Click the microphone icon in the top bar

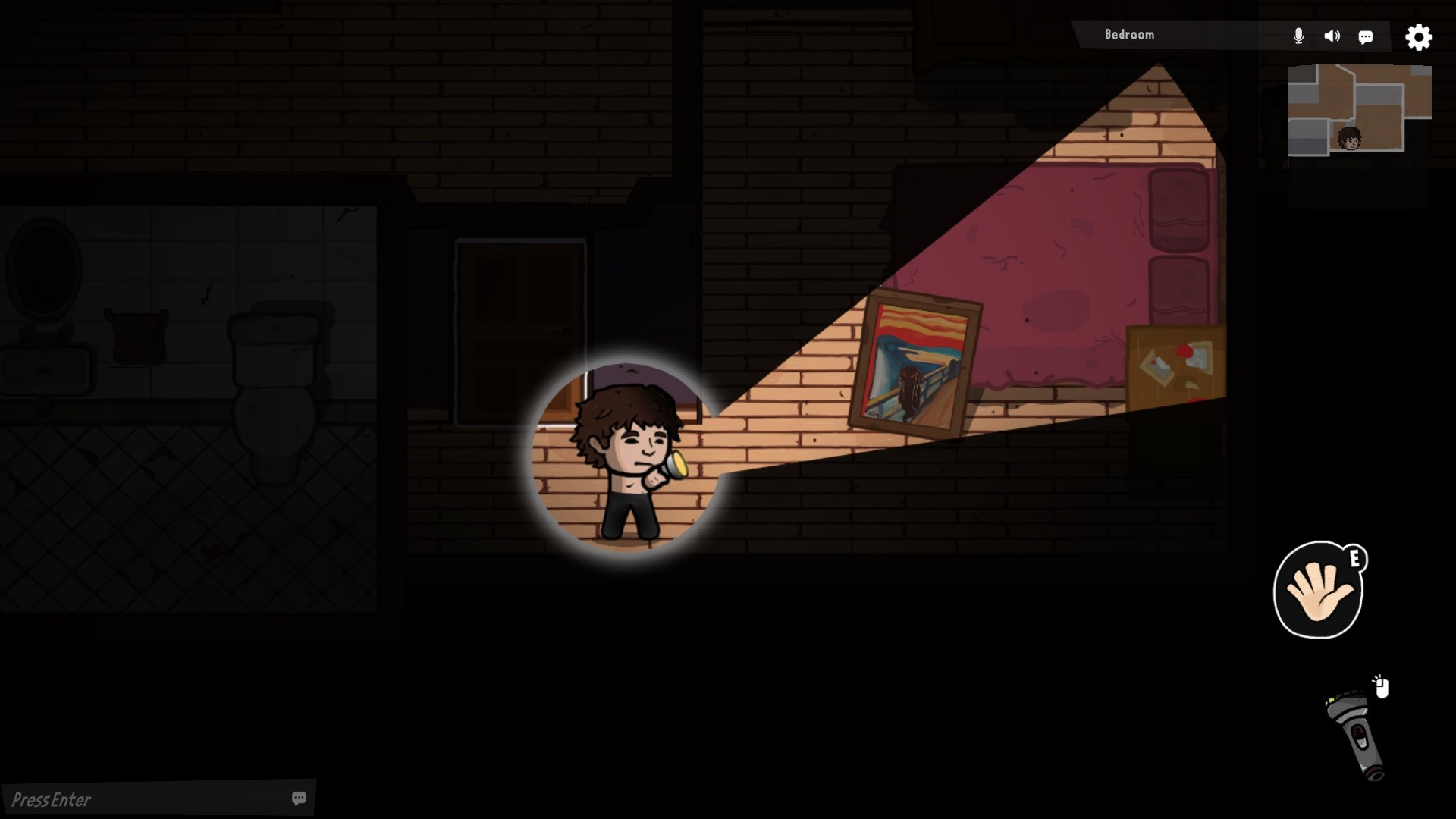click(1298, 36)
